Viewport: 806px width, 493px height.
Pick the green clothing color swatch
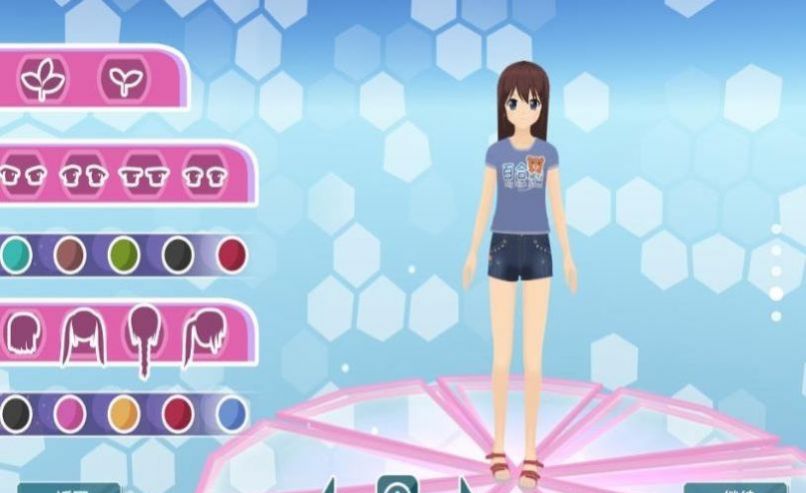click(x=123, y=255)
